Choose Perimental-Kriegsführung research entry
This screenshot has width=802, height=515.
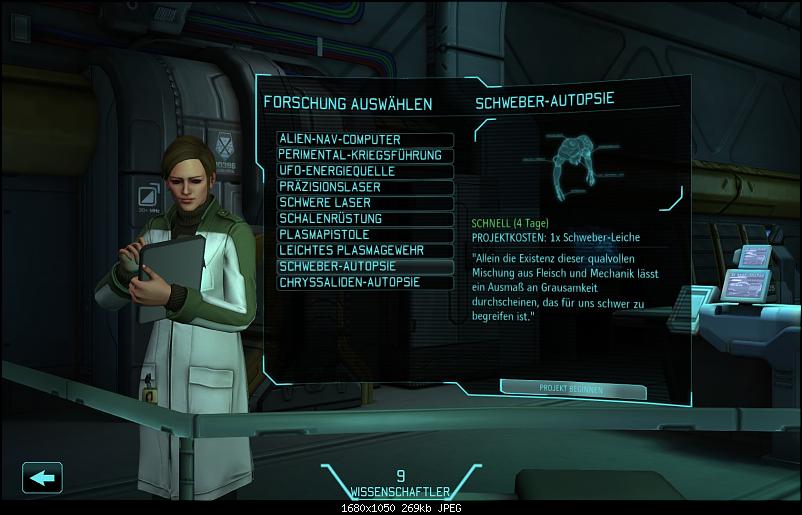(365, 155)
